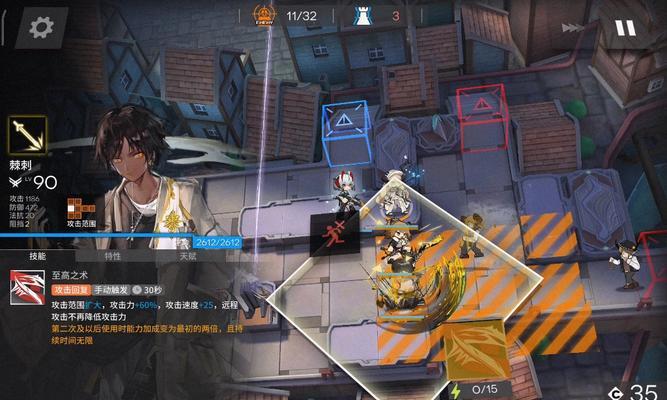
Task: Open the gear settings menu
Action: 40,26
